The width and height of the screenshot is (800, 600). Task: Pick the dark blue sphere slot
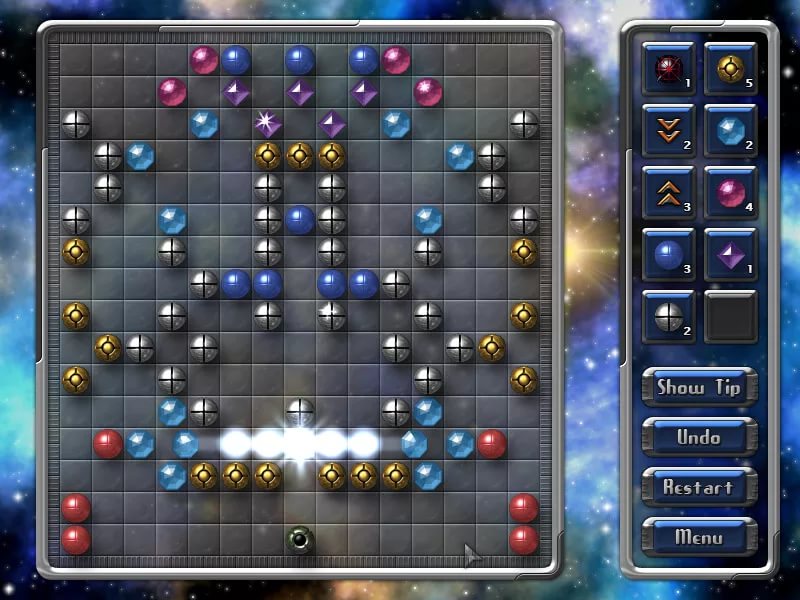(668, 254)
